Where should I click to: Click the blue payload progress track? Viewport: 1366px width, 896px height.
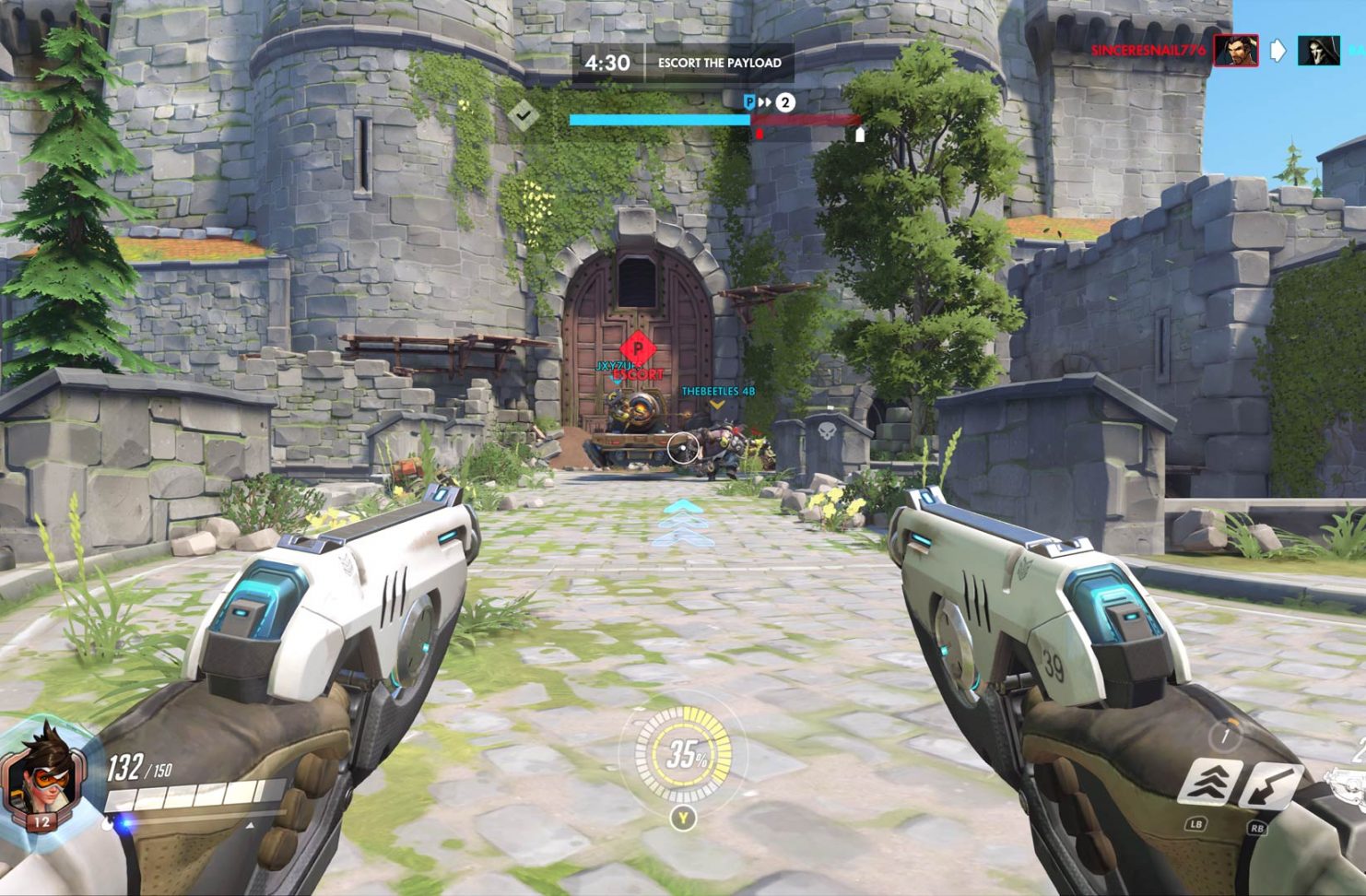pyautogui.click(x=659, y=120)
